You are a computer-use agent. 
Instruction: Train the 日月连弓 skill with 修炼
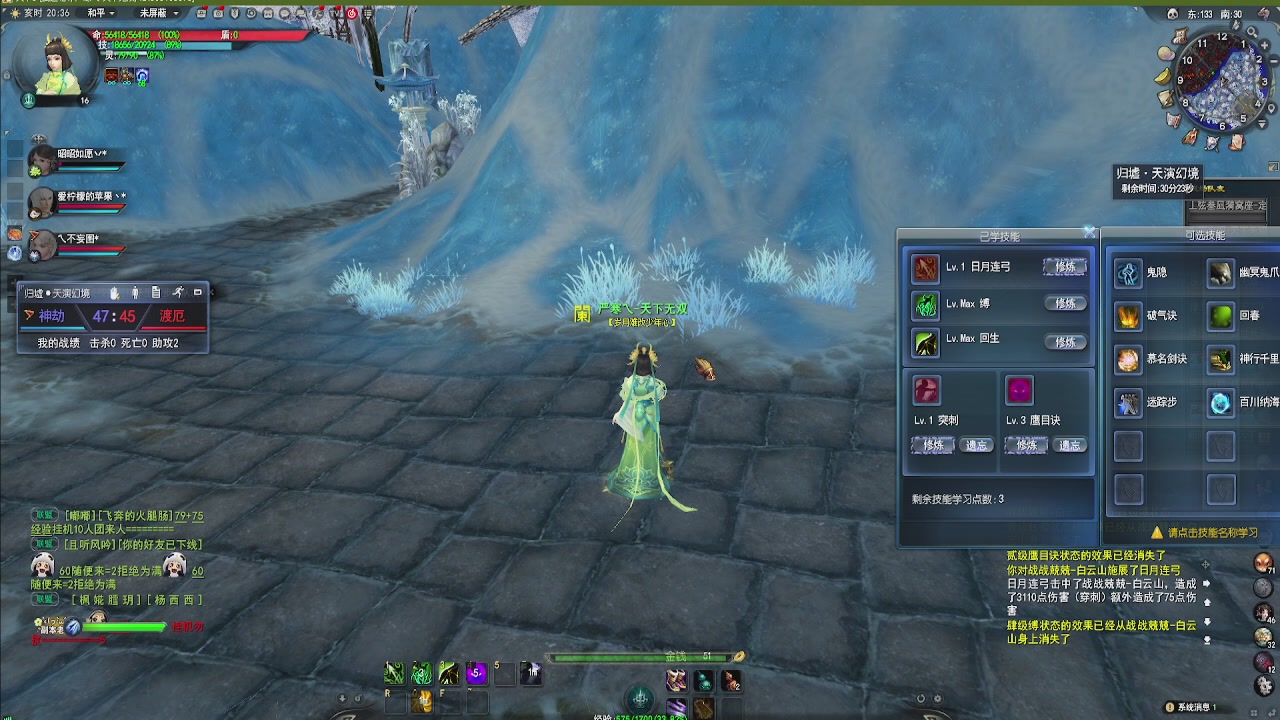(x=1064, y=267)
